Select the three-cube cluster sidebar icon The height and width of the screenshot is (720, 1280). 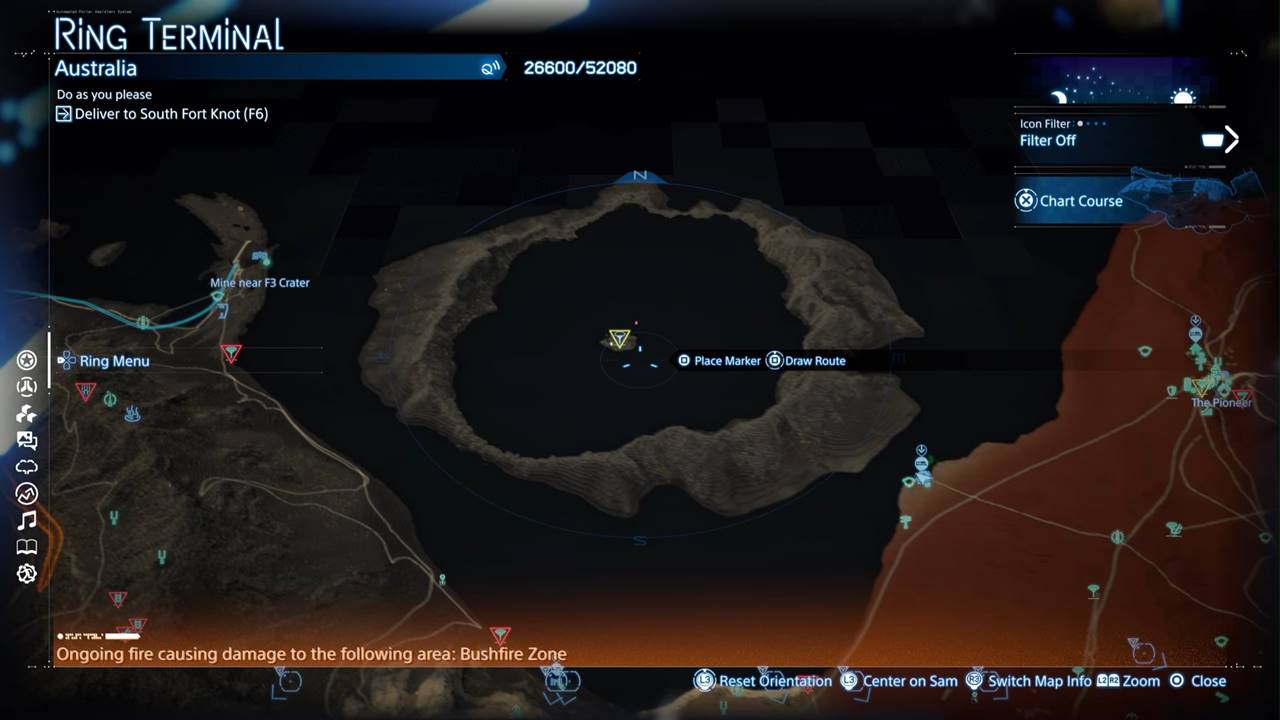pyautogui.click(x=27, y=413)
